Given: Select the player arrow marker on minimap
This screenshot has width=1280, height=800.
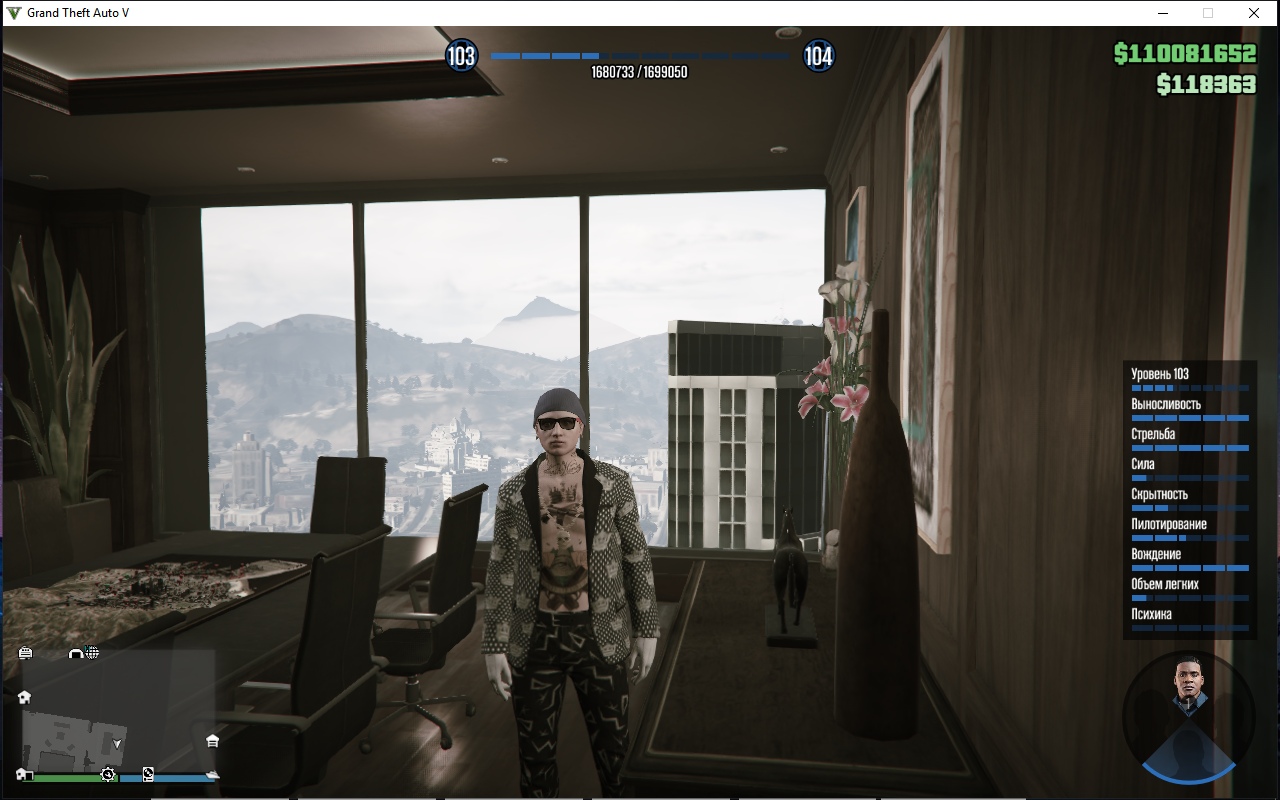Looking at the screenshot, I should 118,744.
